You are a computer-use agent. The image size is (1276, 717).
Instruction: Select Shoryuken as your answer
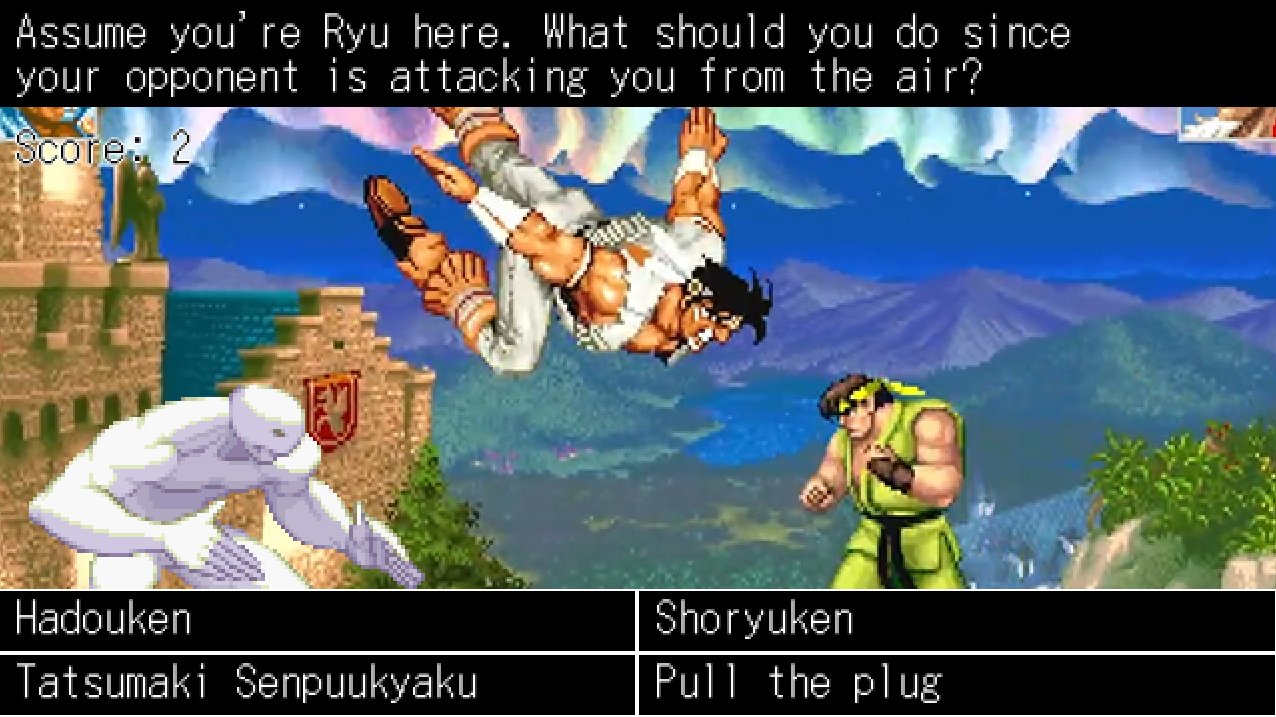pos(956,621)
